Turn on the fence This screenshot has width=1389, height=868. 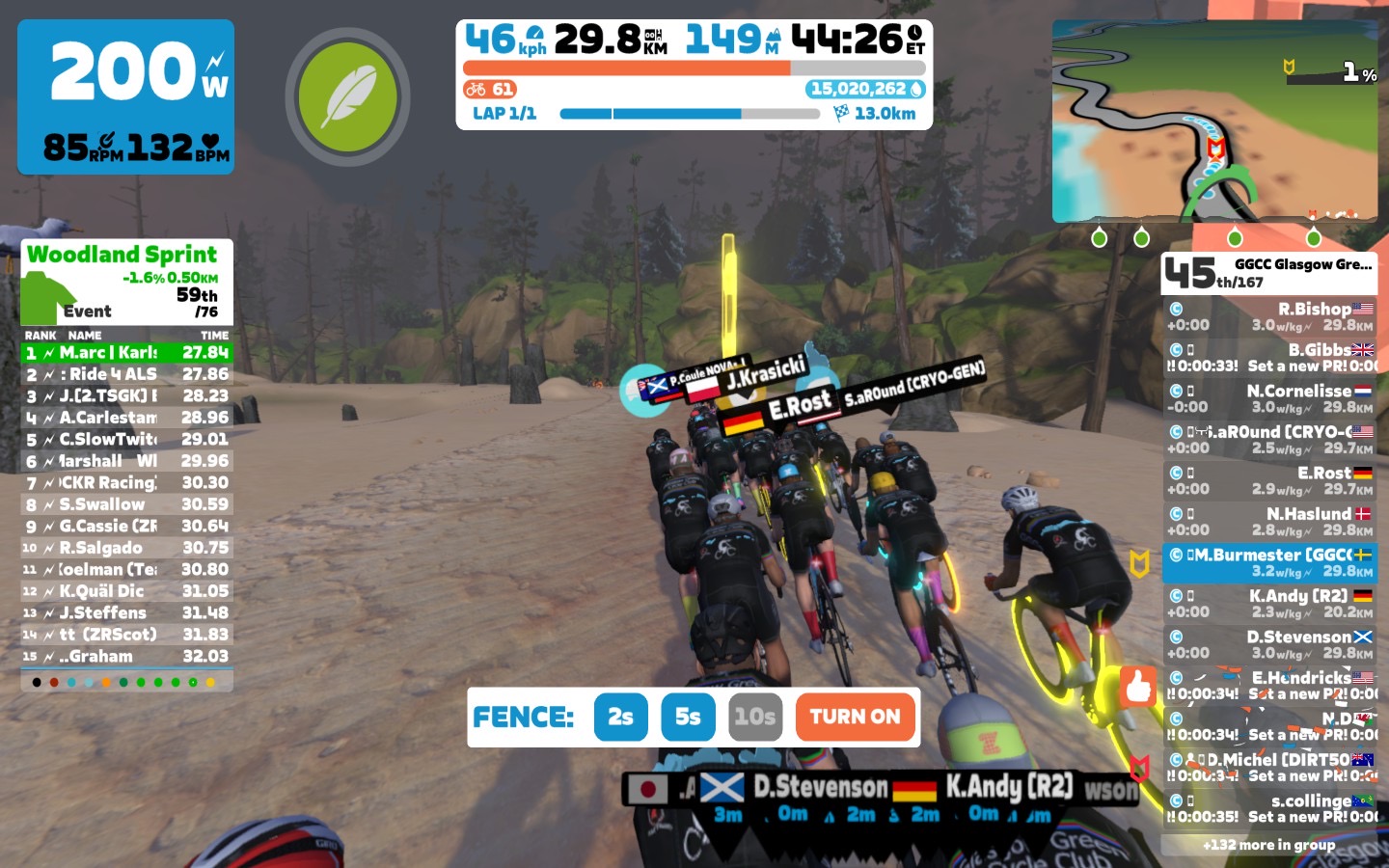coord(855,717)
